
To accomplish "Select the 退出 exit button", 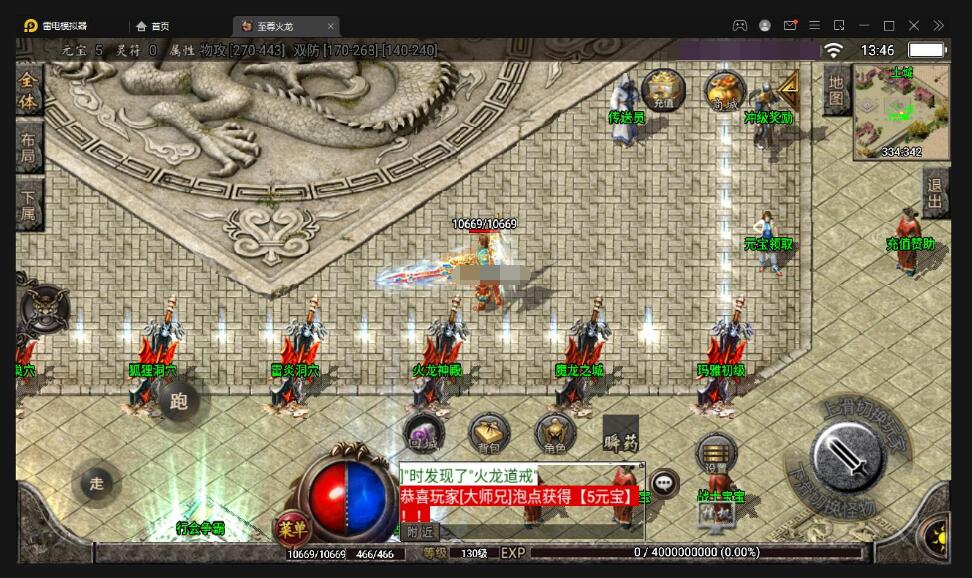I will [934, 193].
